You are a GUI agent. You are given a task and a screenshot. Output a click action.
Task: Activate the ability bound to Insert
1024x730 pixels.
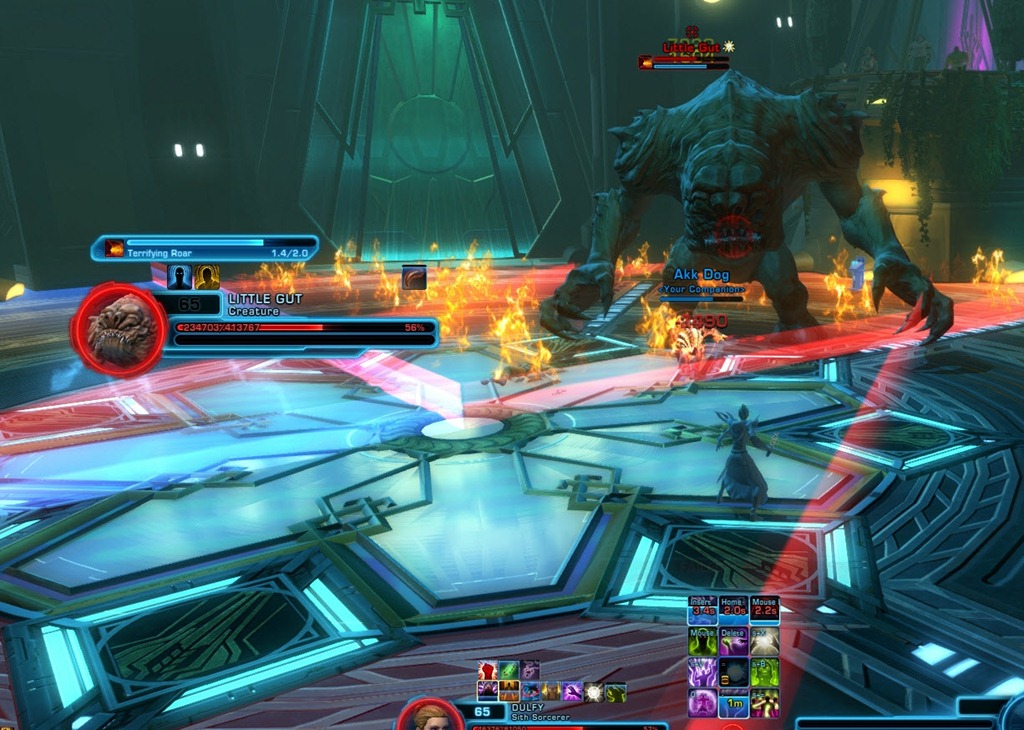point(703,611)
